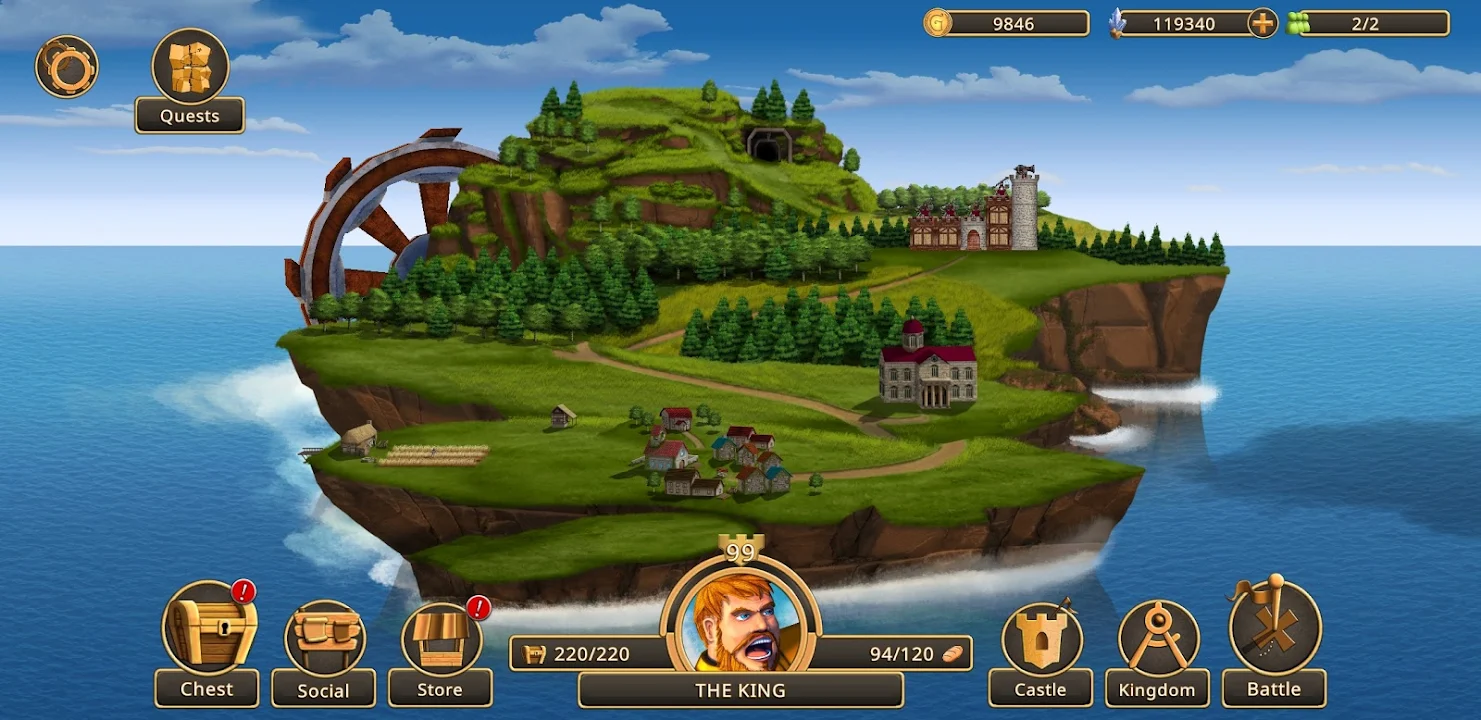1481x720 pixels.
Task: Open settings via the gear icon
Action: tap(66, 67)
